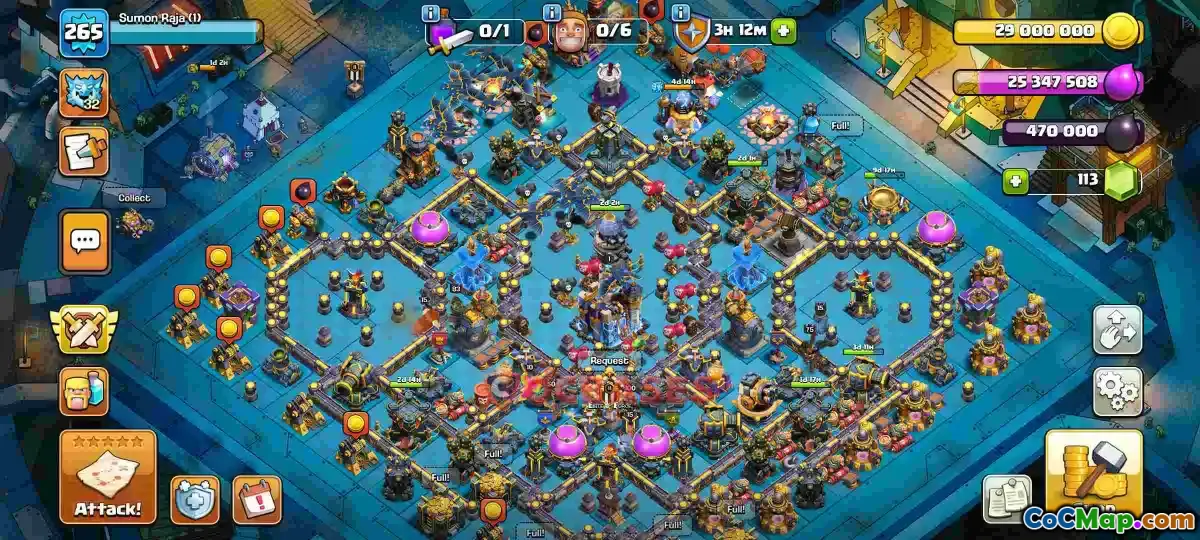1200x540 pixels.
Task: Open the trophy league badge showing 32
Action: click(x=84, y=92)
